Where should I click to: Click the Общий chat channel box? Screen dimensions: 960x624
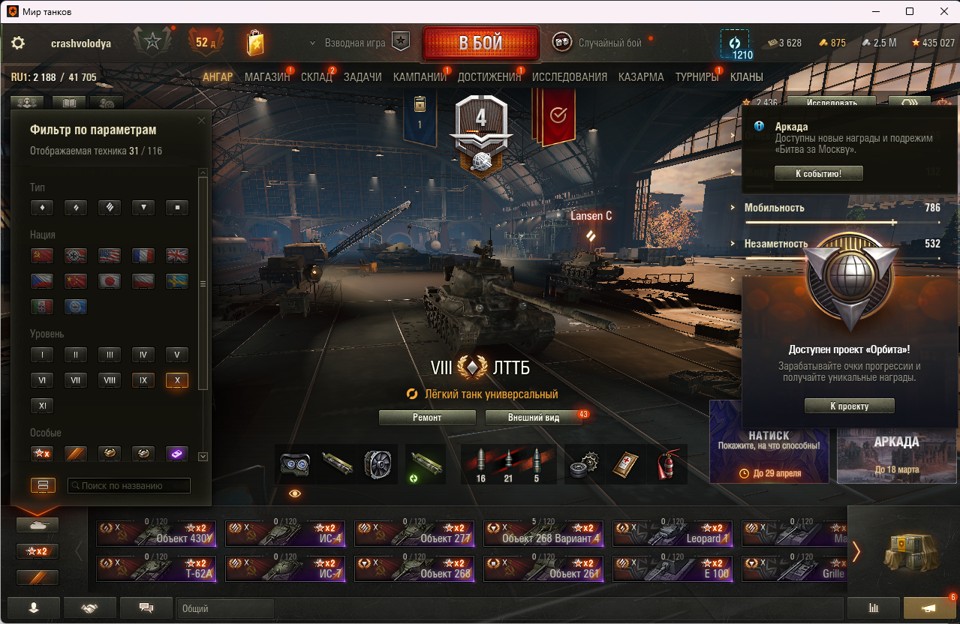point(225,608)
